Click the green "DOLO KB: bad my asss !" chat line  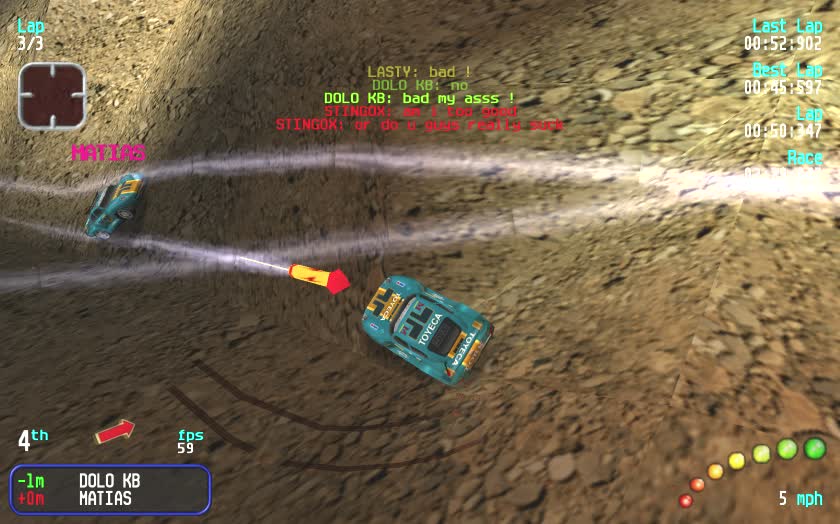click(x=419, y=99)
